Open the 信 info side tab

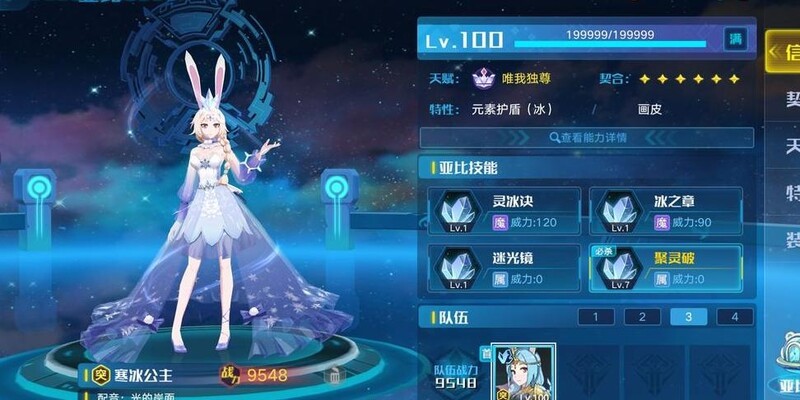click(x=783, y=52)
